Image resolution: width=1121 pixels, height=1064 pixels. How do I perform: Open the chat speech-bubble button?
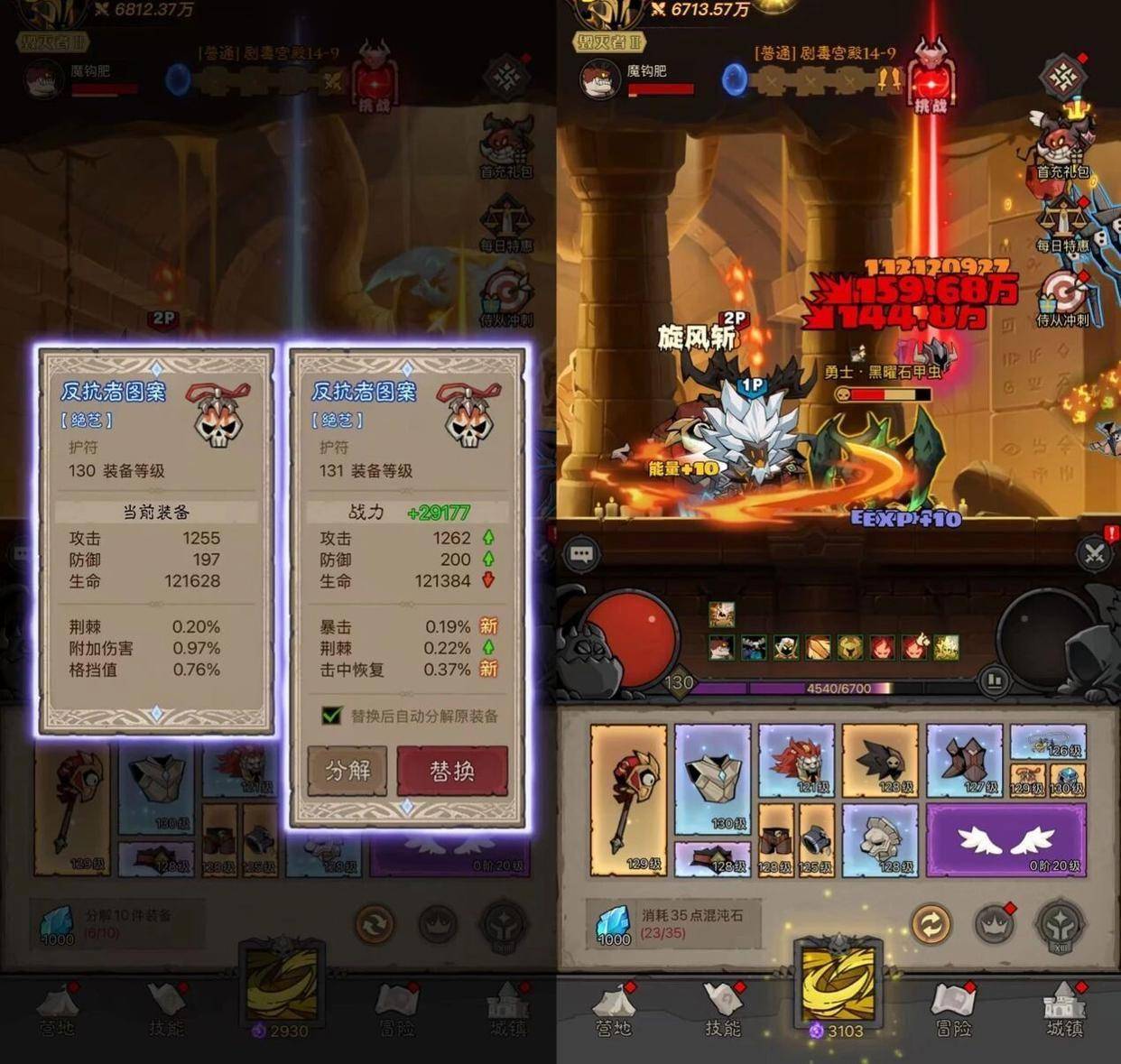coord(582,553)
